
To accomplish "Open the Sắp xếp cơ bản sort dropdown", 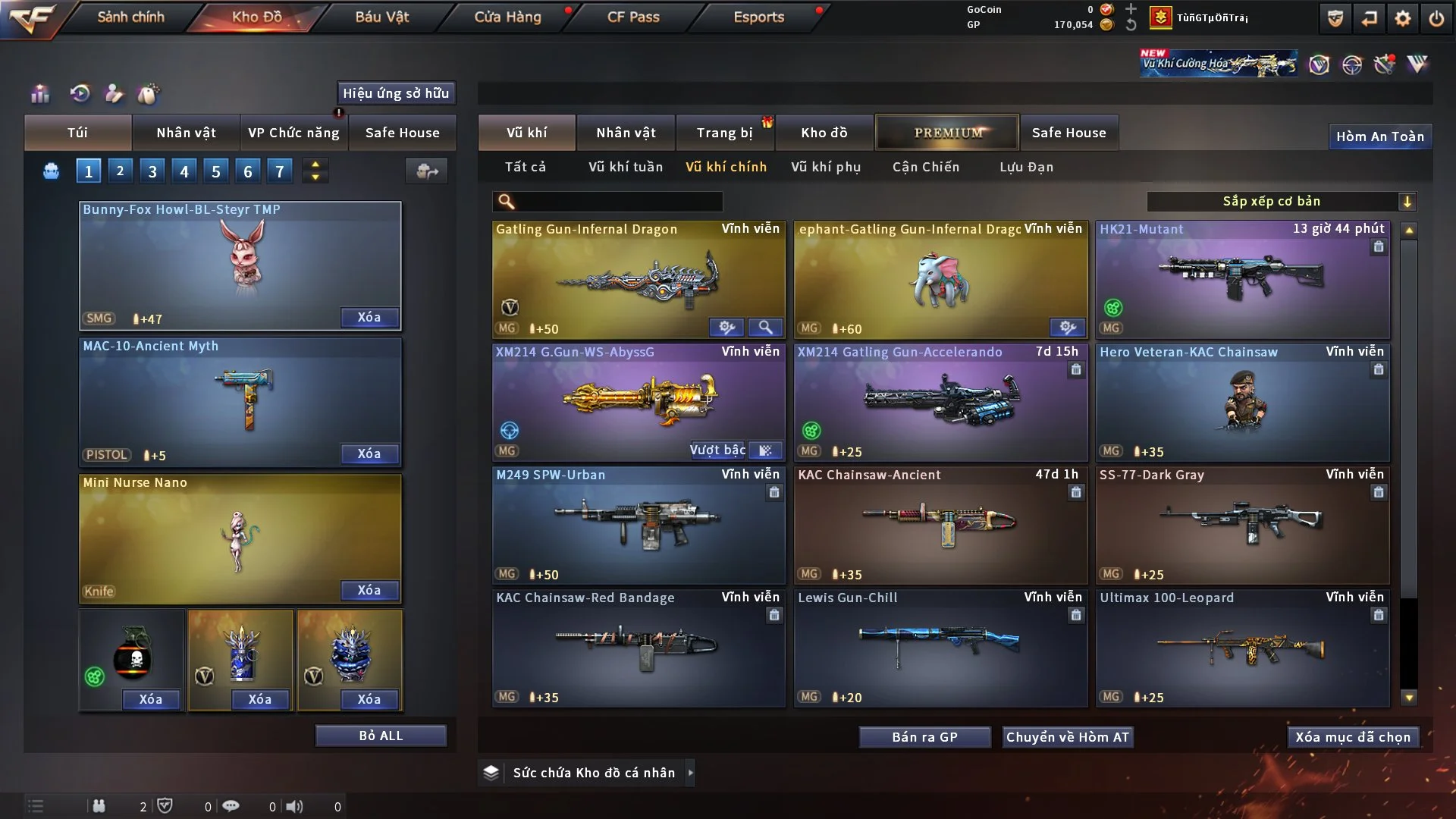I will tap(1281, 201).
